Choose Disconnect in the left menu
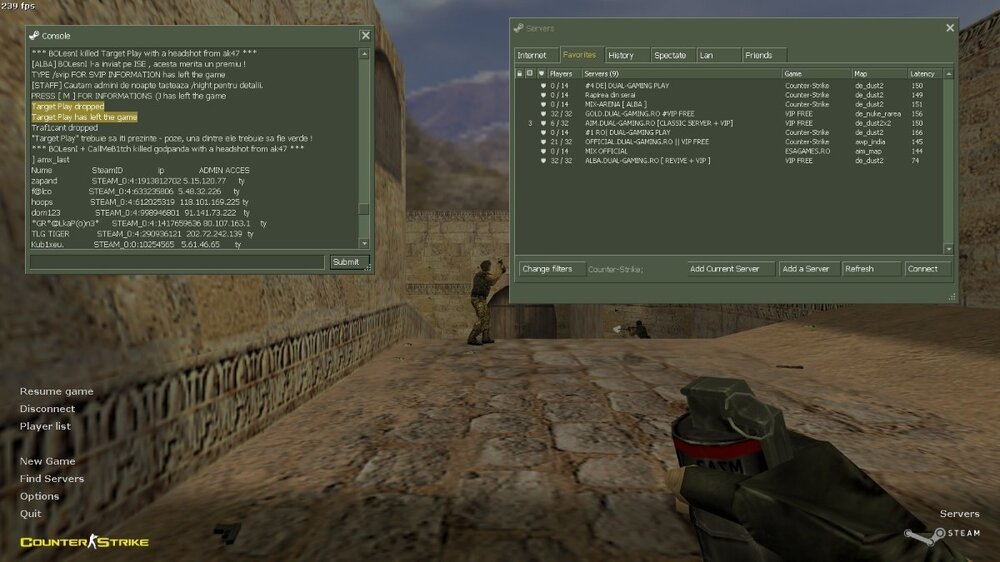 pyautogui.click(x=47, y=409)
